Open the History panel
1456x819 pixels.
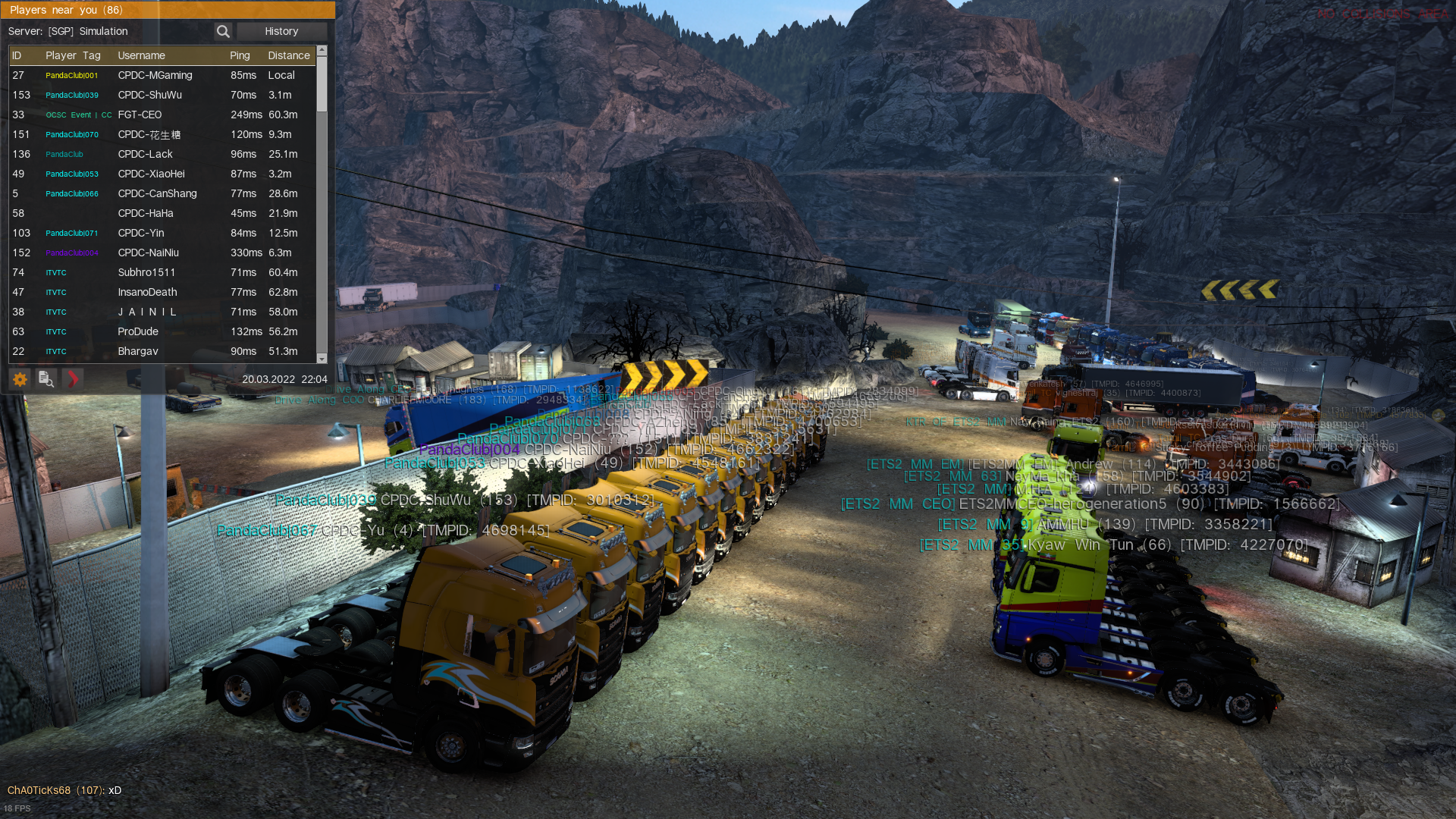tap(281, 31)
